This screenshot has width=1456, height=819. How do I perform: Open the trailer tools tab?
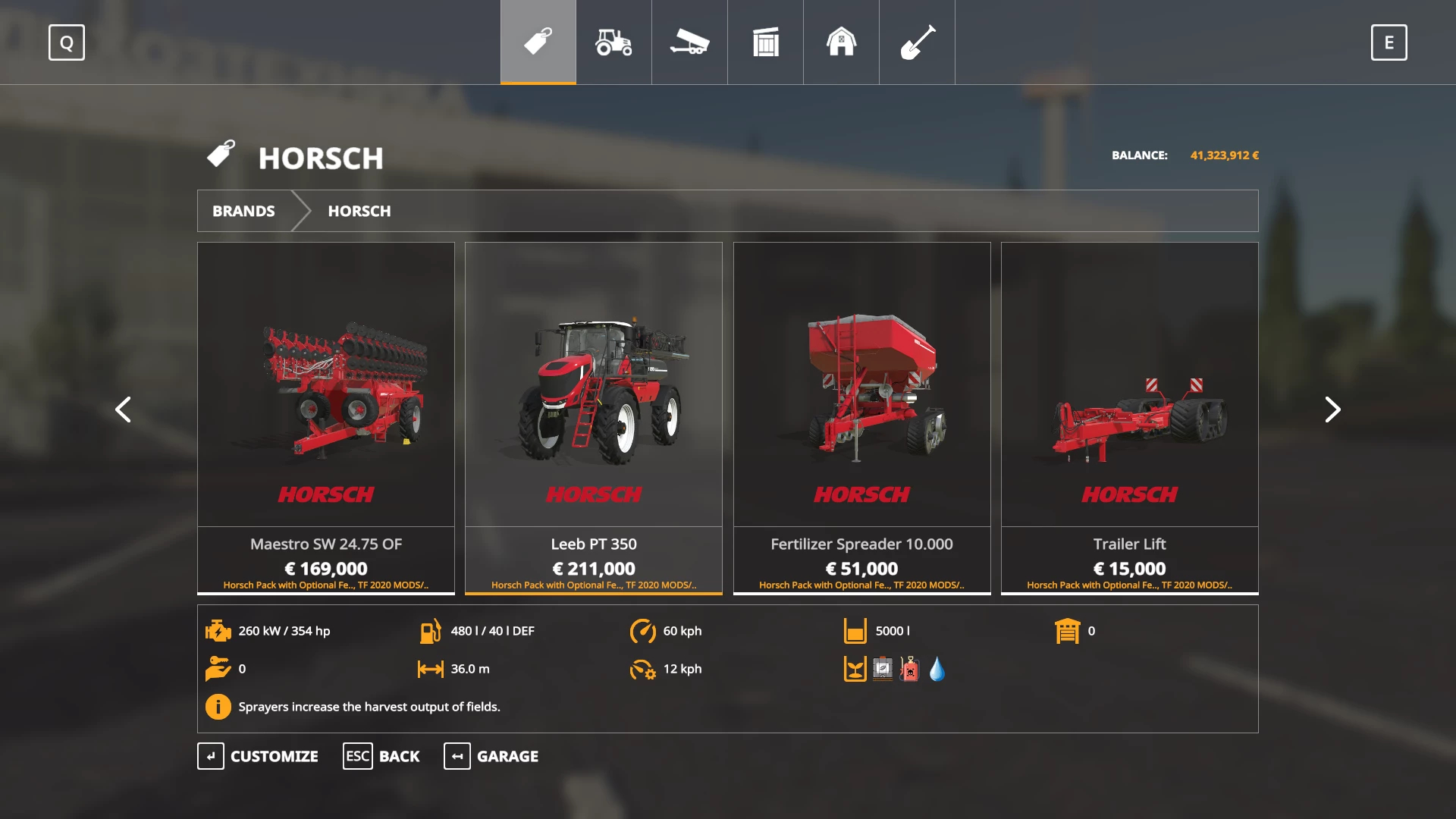click(x=689, y=42)
